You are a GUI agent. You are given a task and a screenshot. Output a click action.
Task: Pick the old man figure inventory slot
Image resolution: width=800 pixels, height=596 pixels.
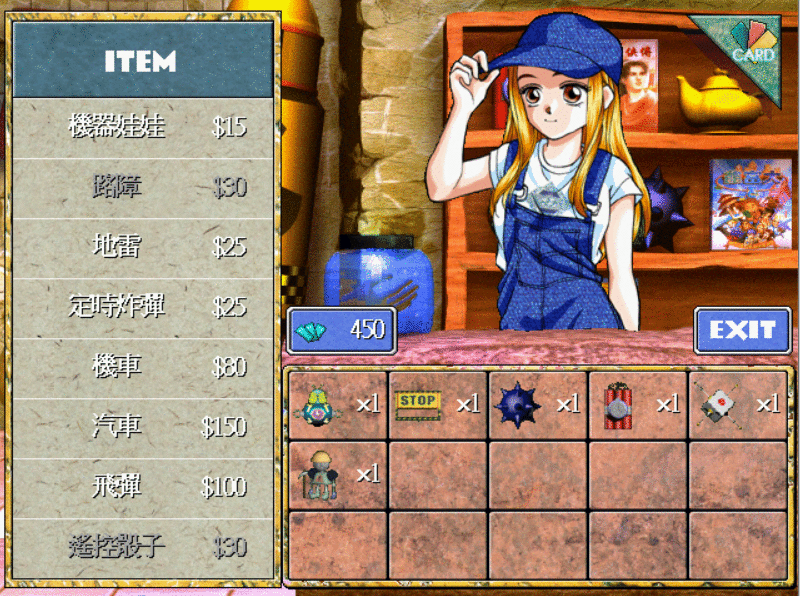point(337,474)
